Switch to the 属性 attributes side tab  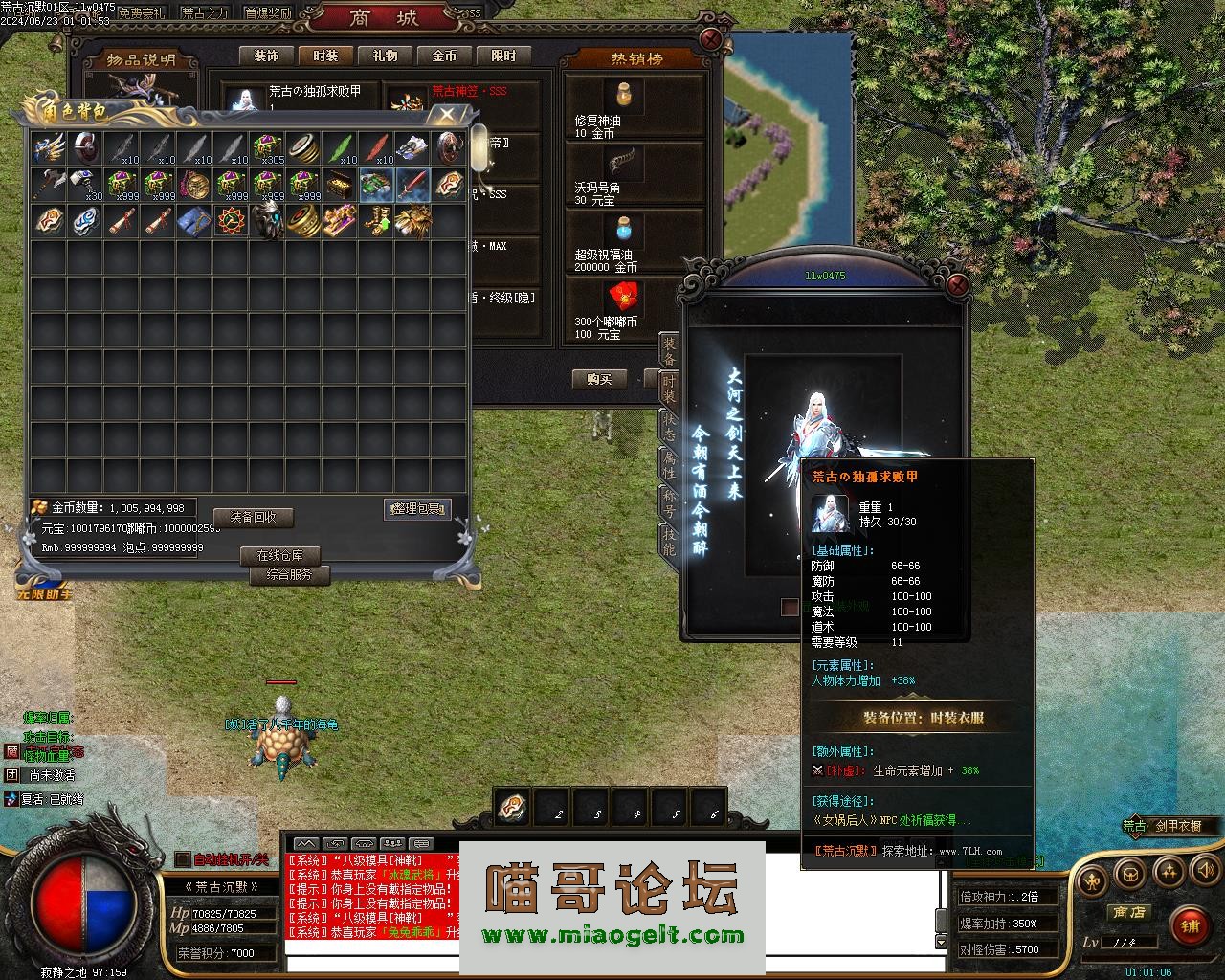coord(669,463)
